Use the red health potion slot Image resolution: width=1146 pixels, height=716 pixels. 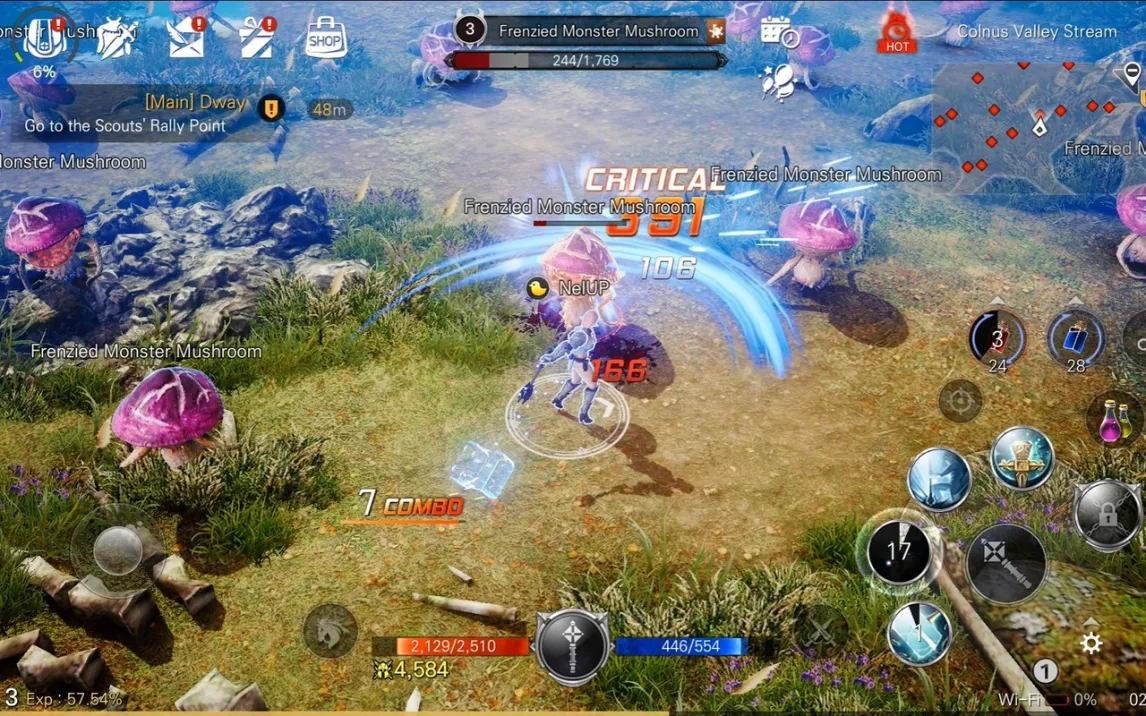pyautogui.click(x=996, y=338)
